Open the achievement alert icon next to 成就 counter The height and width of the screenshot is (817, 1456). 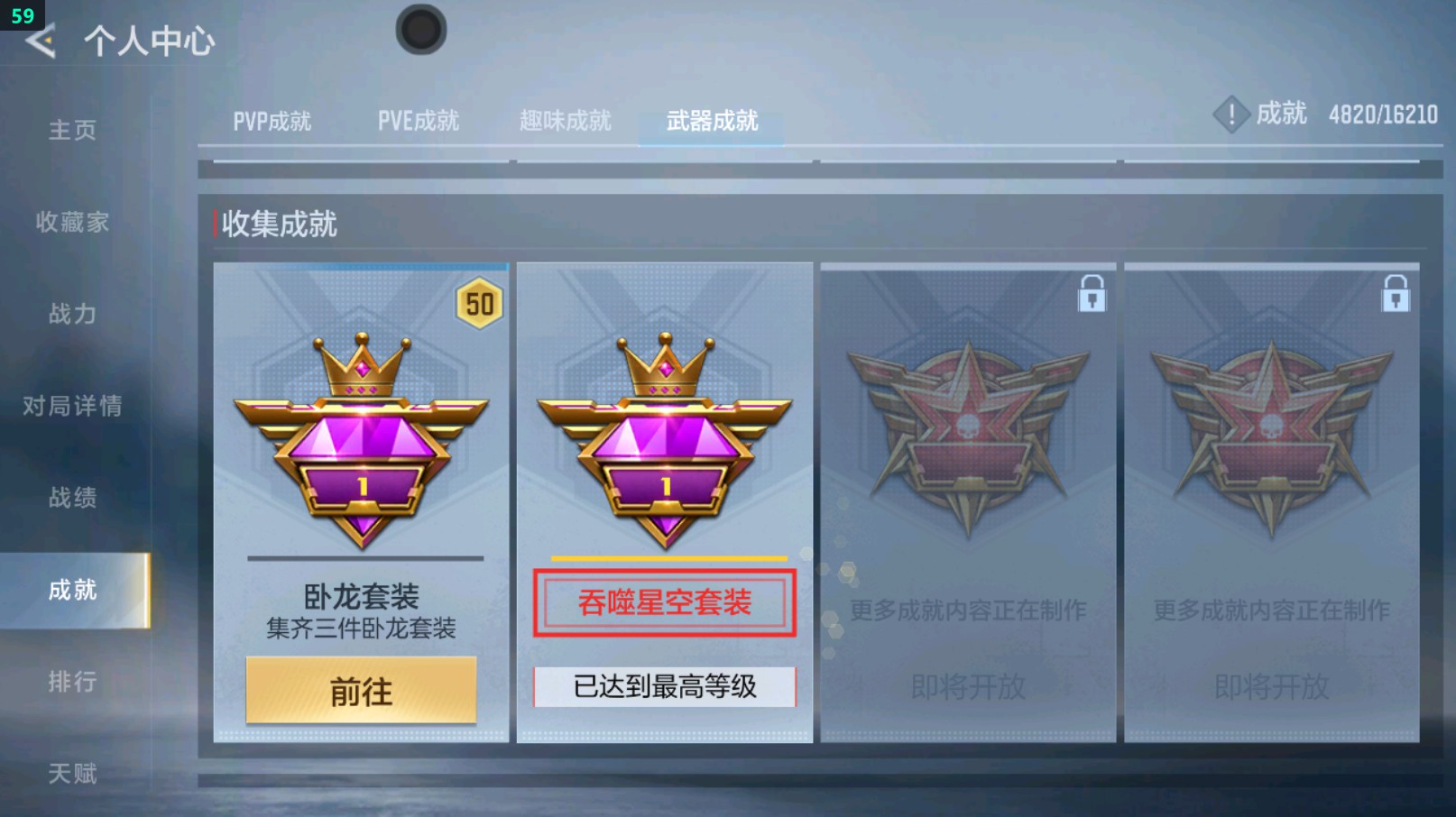click(x=1230, y=115)
